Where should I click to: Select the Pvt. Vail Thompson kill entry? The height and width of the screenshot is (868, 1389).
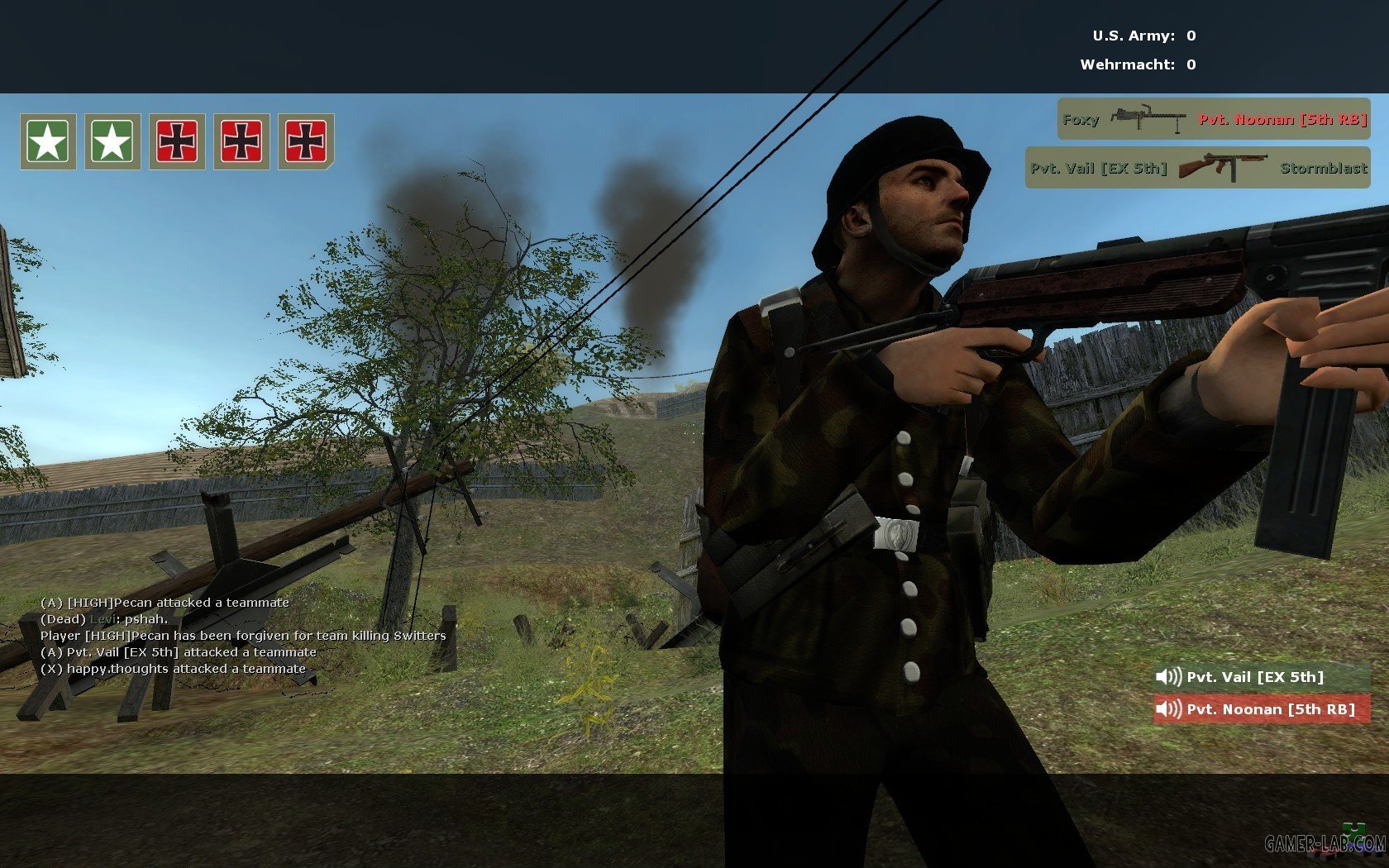coord(1197,168)
